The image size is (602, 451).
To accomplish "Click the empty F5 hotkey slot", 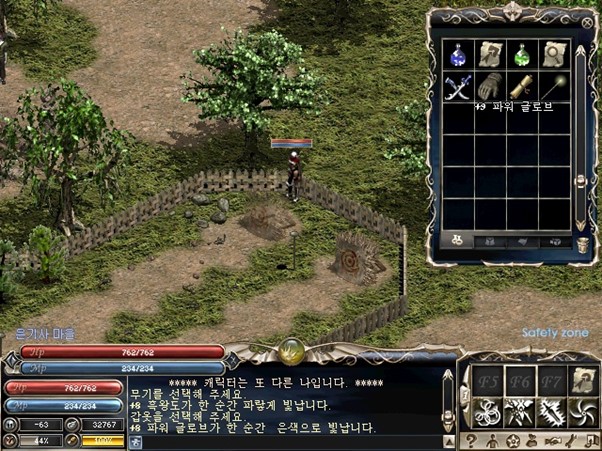I will (x=488, y=380).
